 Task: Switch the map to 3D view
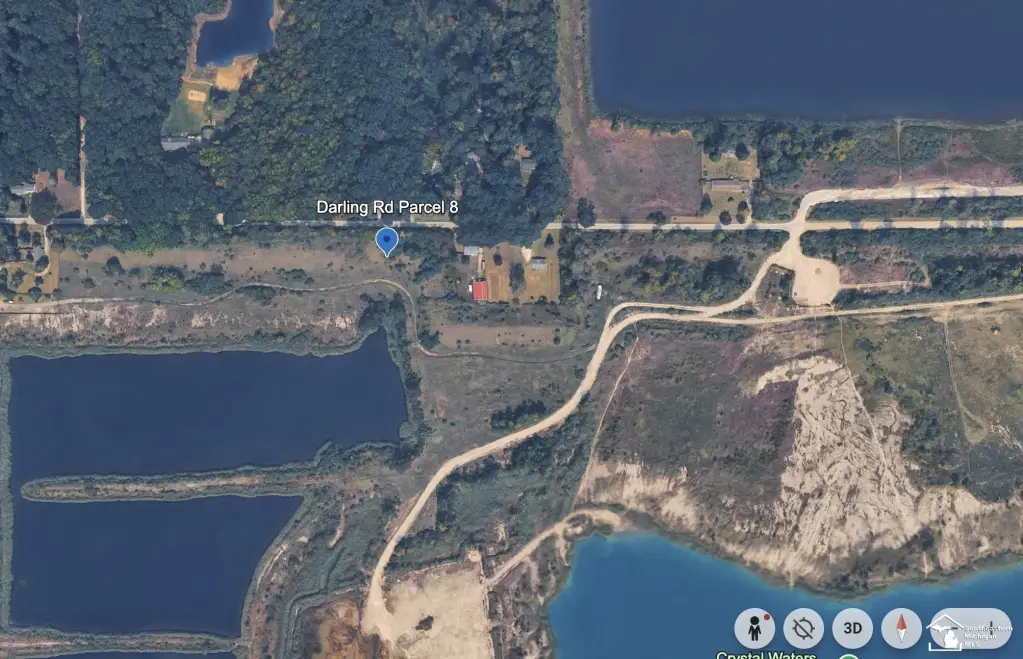click(852, 628)
